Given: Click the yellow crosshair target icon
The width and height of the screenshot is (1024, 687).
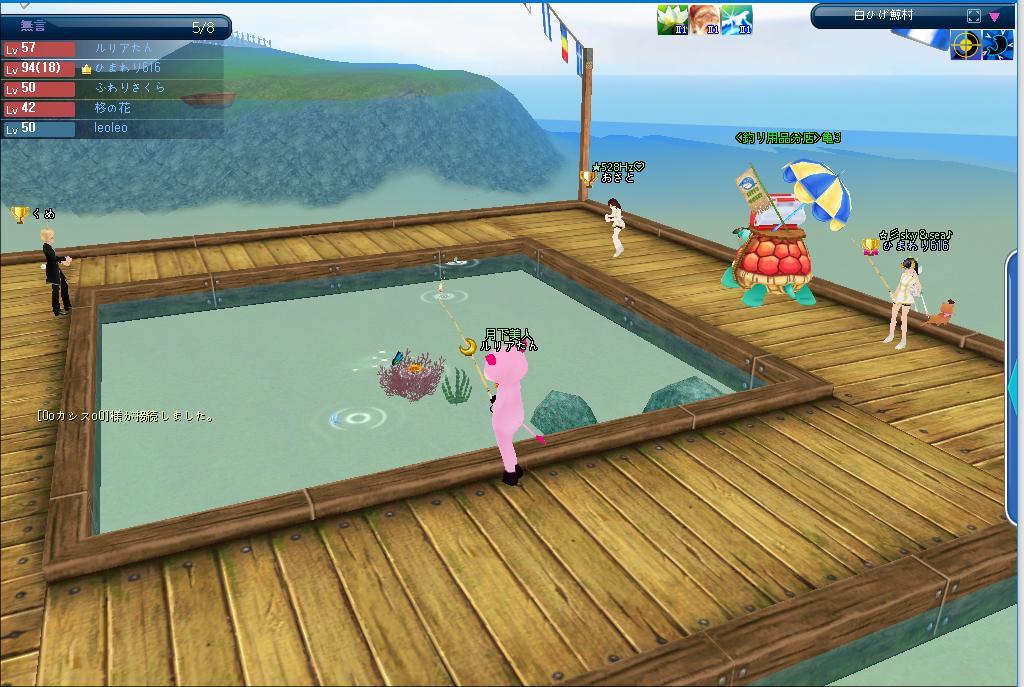Looking at the screenshot, I should point(965,45).
